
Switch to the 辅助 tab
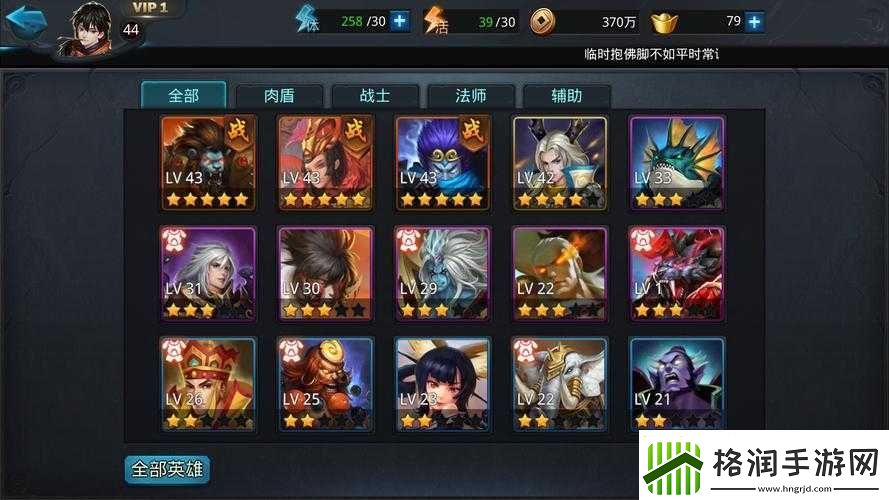(566, 96)
